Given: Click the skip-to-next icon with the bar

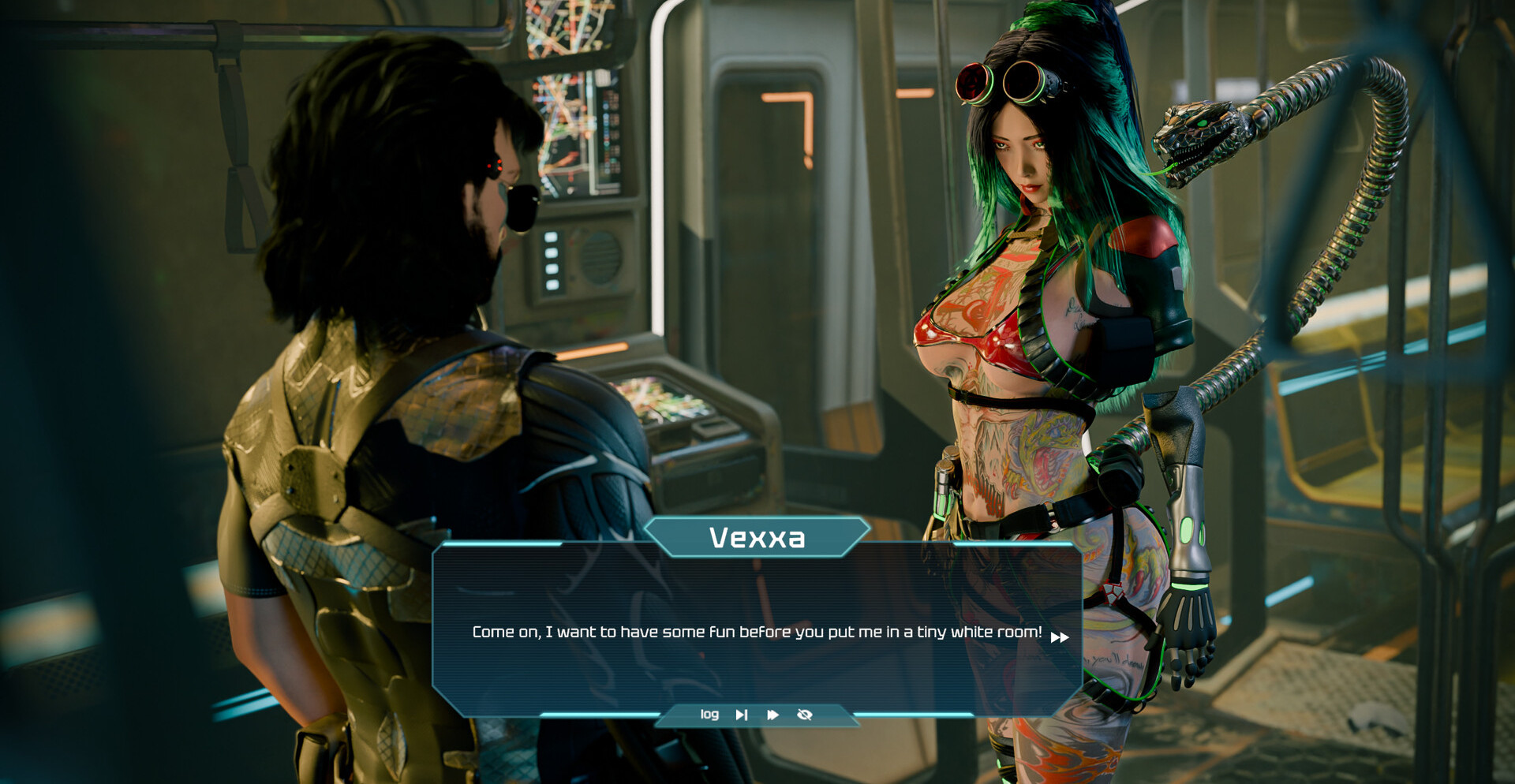Looking at the screenshot, I should tap(742, 715).
